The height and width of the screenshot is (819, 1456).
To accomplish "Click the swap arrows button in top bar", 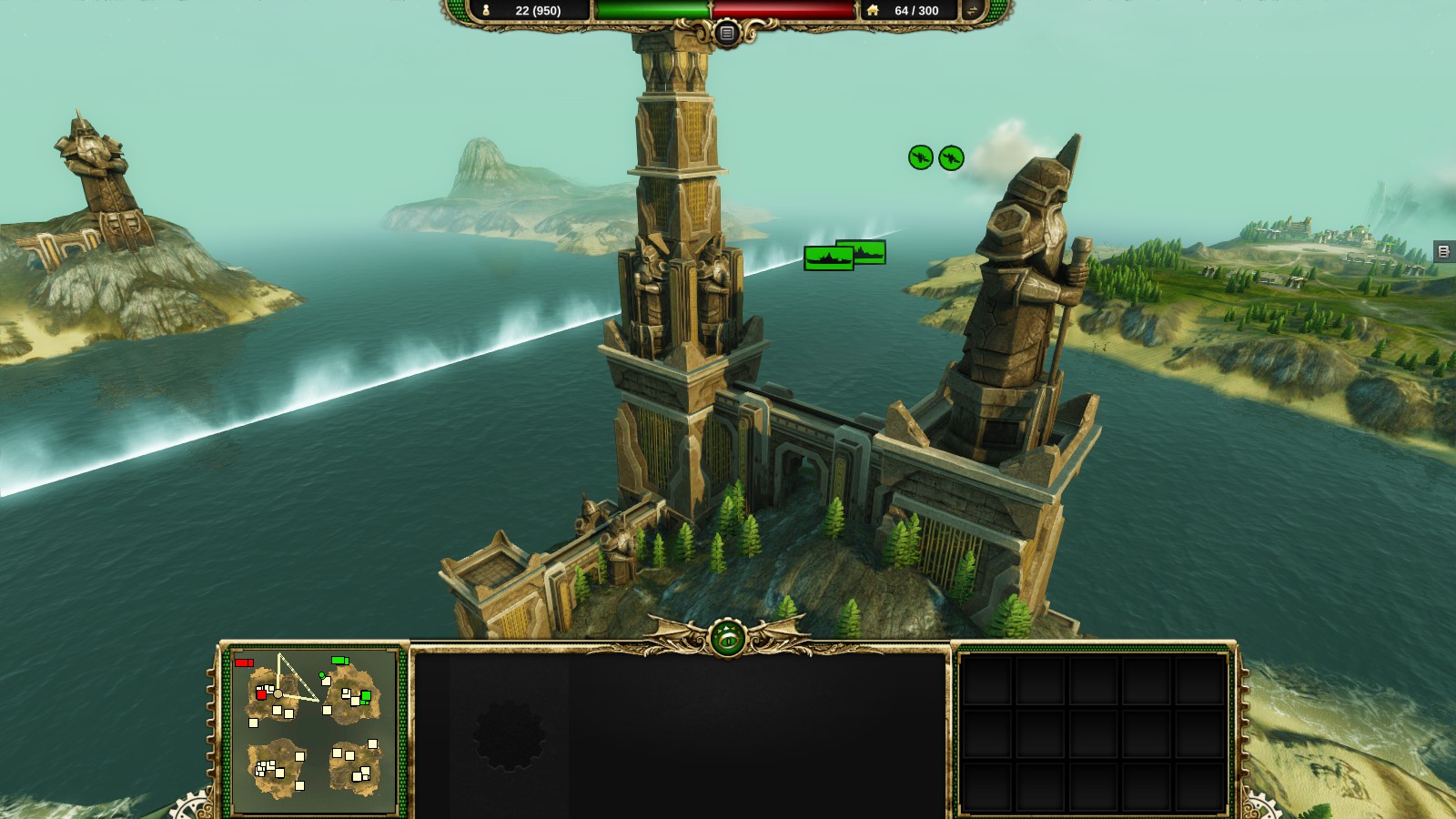I will pyautogui.click(x=973, y=10).
